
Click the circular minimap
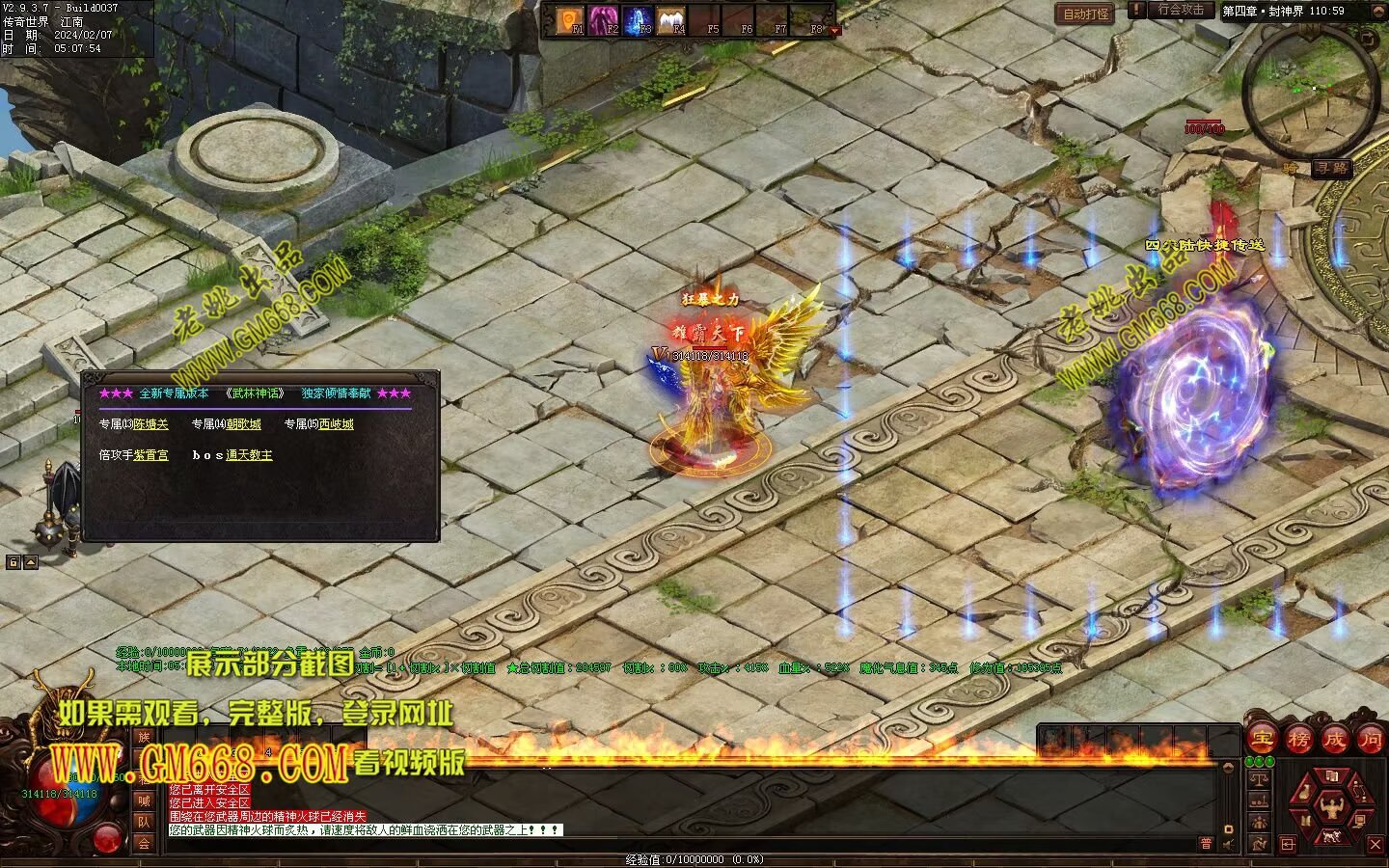[x=1311, y=90]
